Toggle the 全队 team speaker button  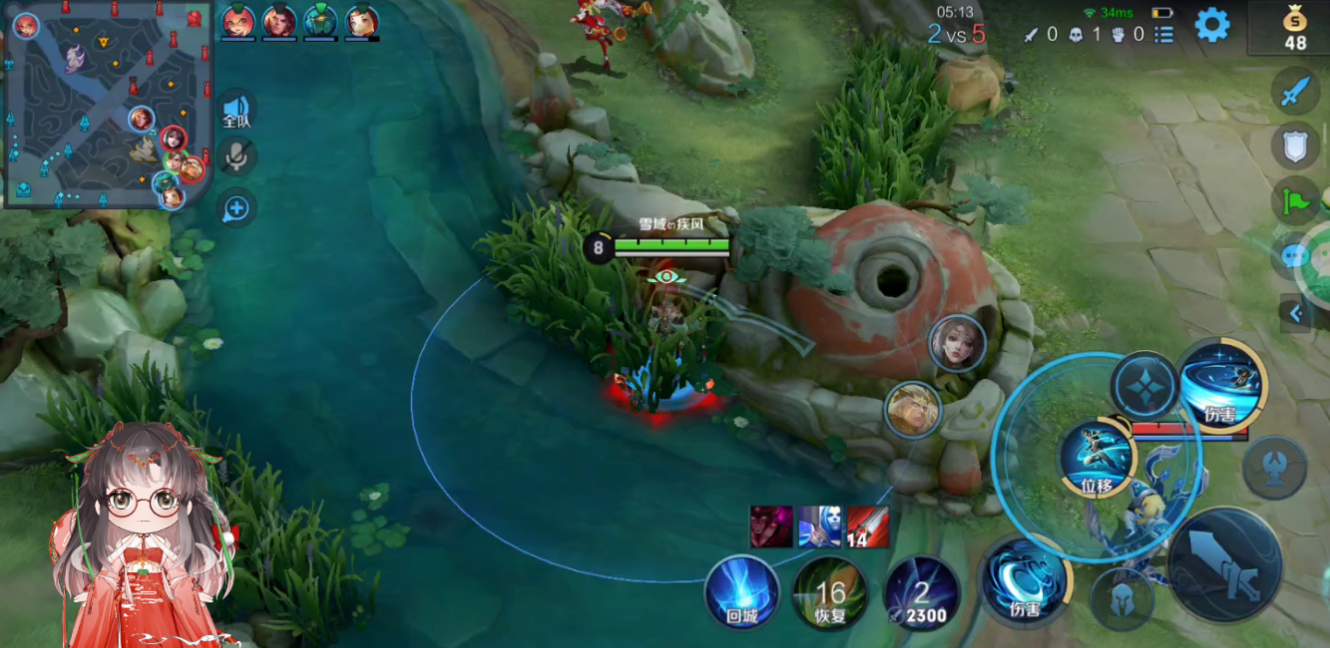[x=236, y=109]
